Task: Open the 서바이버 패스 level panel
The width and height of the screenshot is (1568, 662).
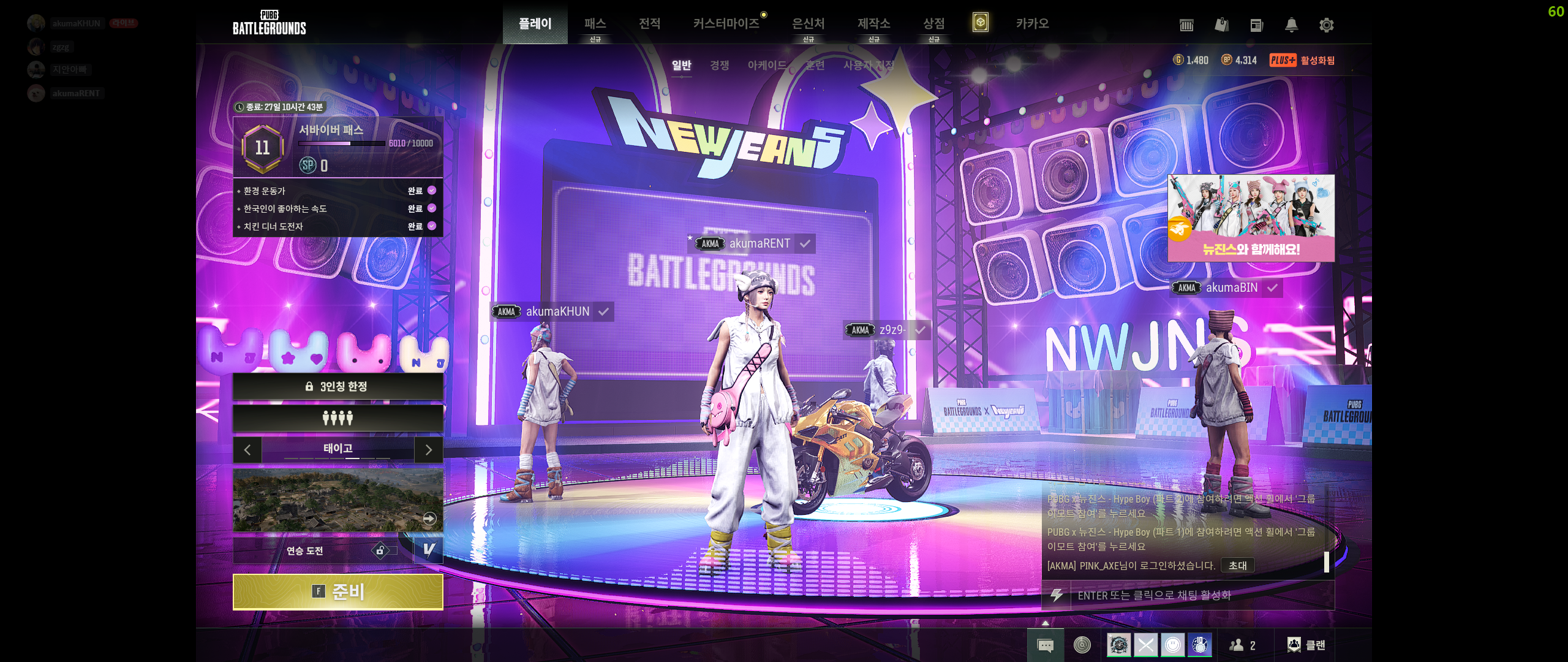Action: click(337, 147)
